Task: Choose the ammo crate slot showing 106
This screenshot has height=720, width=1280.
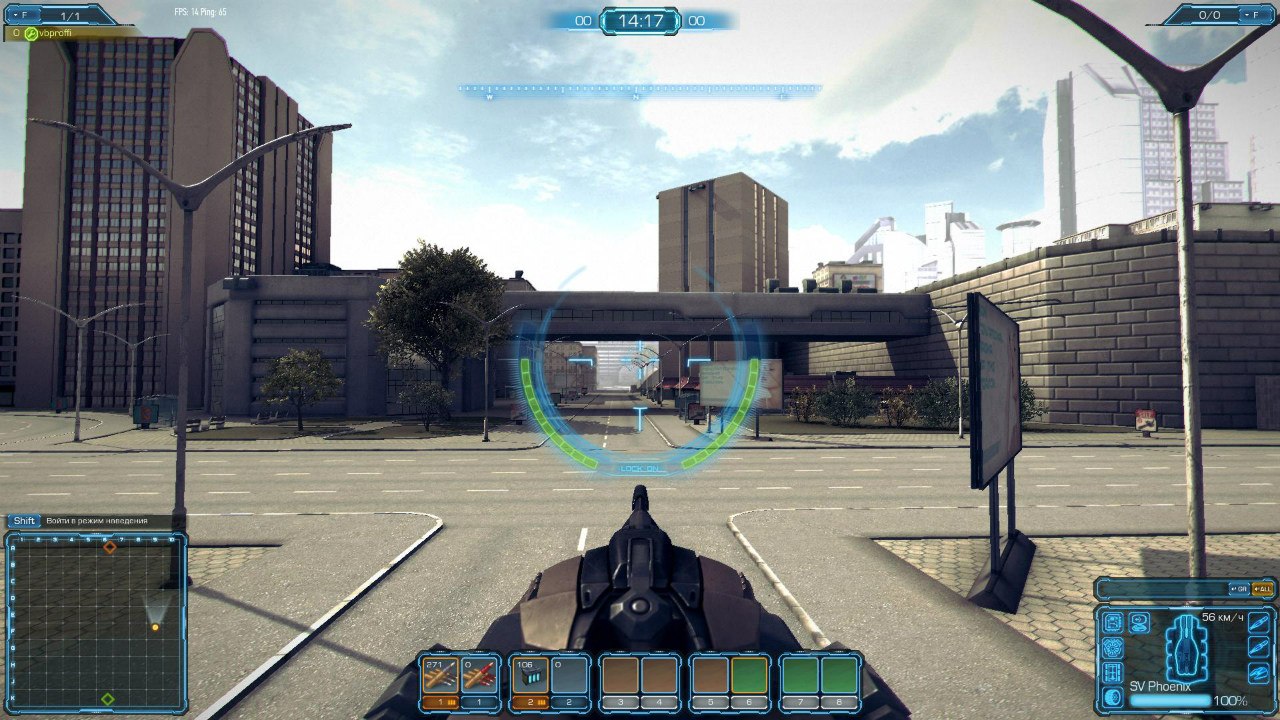Action: click(x=528, y=676)
